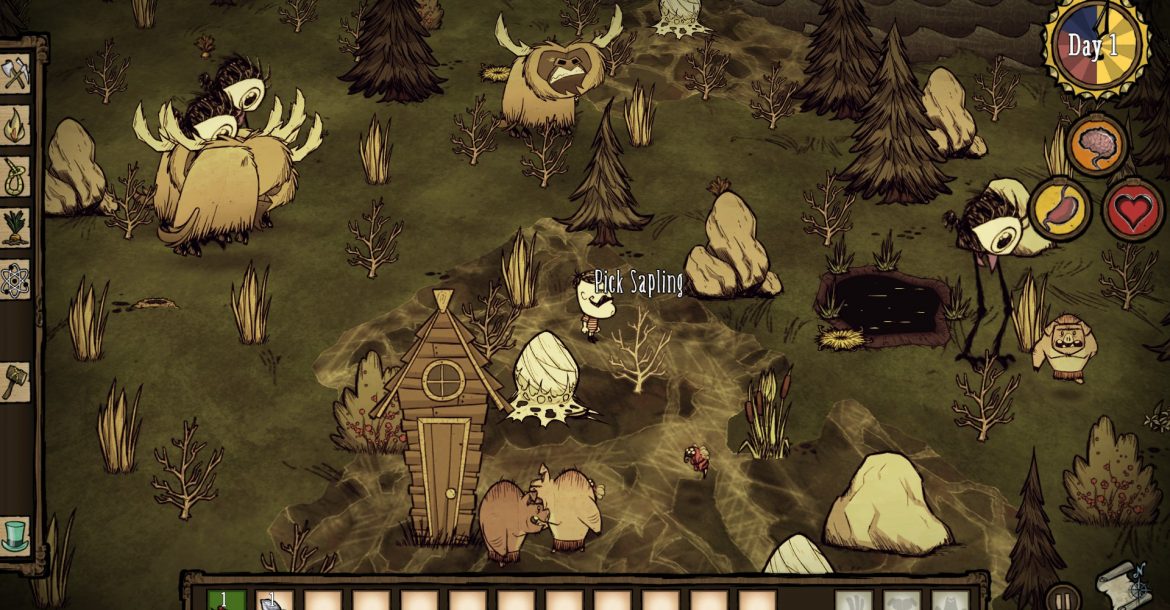This screenshot has height=610, width=1170.
Task: Open the Tools crafting tab
Action: coord(15,74)
